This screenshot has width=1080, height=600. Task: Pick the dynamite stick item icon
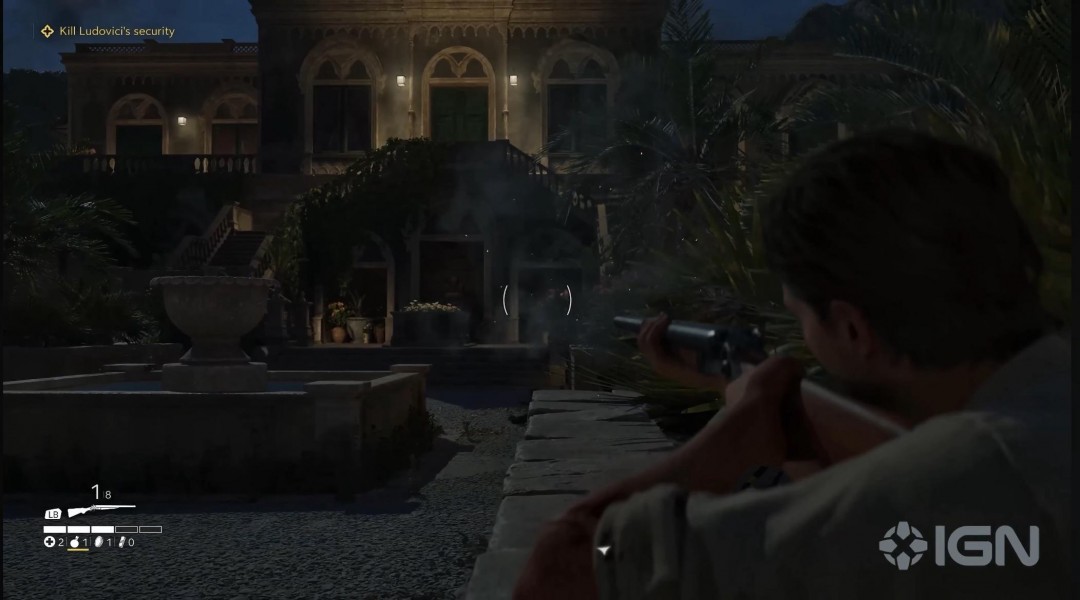[121, 542]
